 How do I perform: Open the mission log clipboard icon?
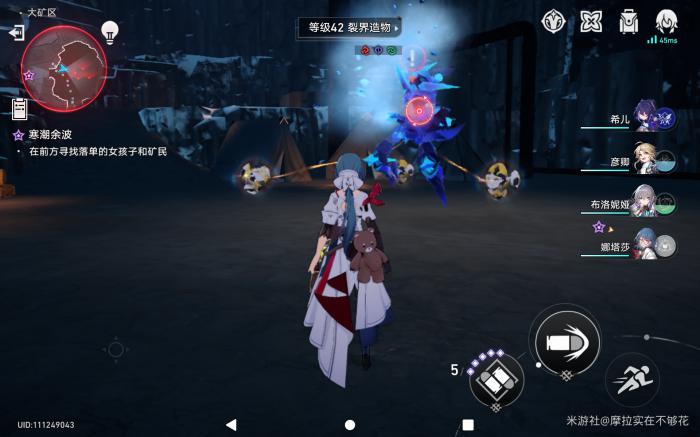19,107
